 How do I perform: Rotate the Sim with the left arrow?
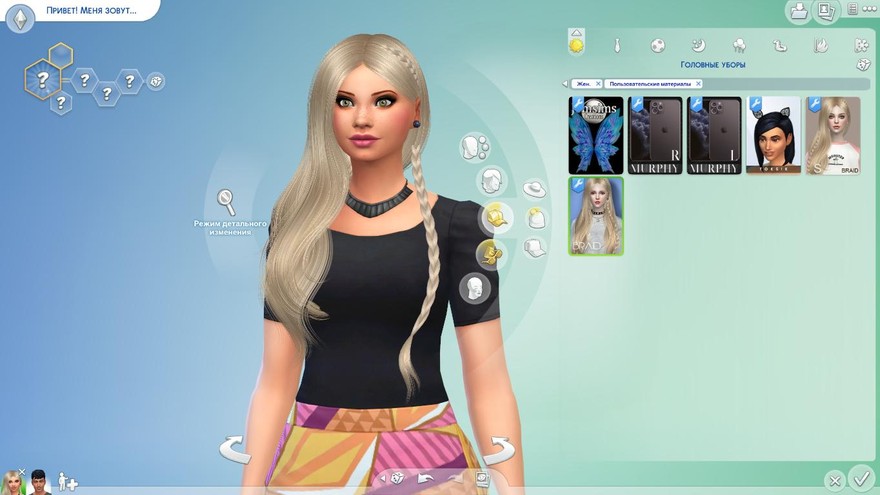point(234,448)
